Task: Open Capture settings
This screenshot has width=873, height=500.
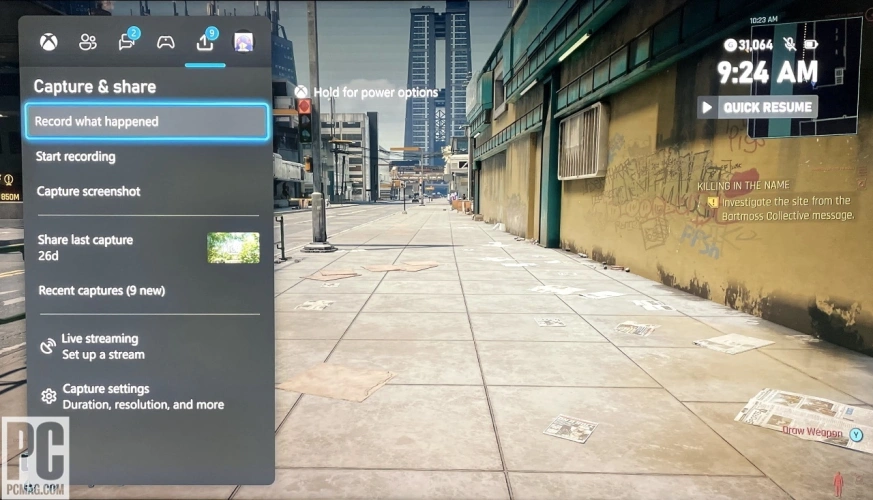Action: 130,396
